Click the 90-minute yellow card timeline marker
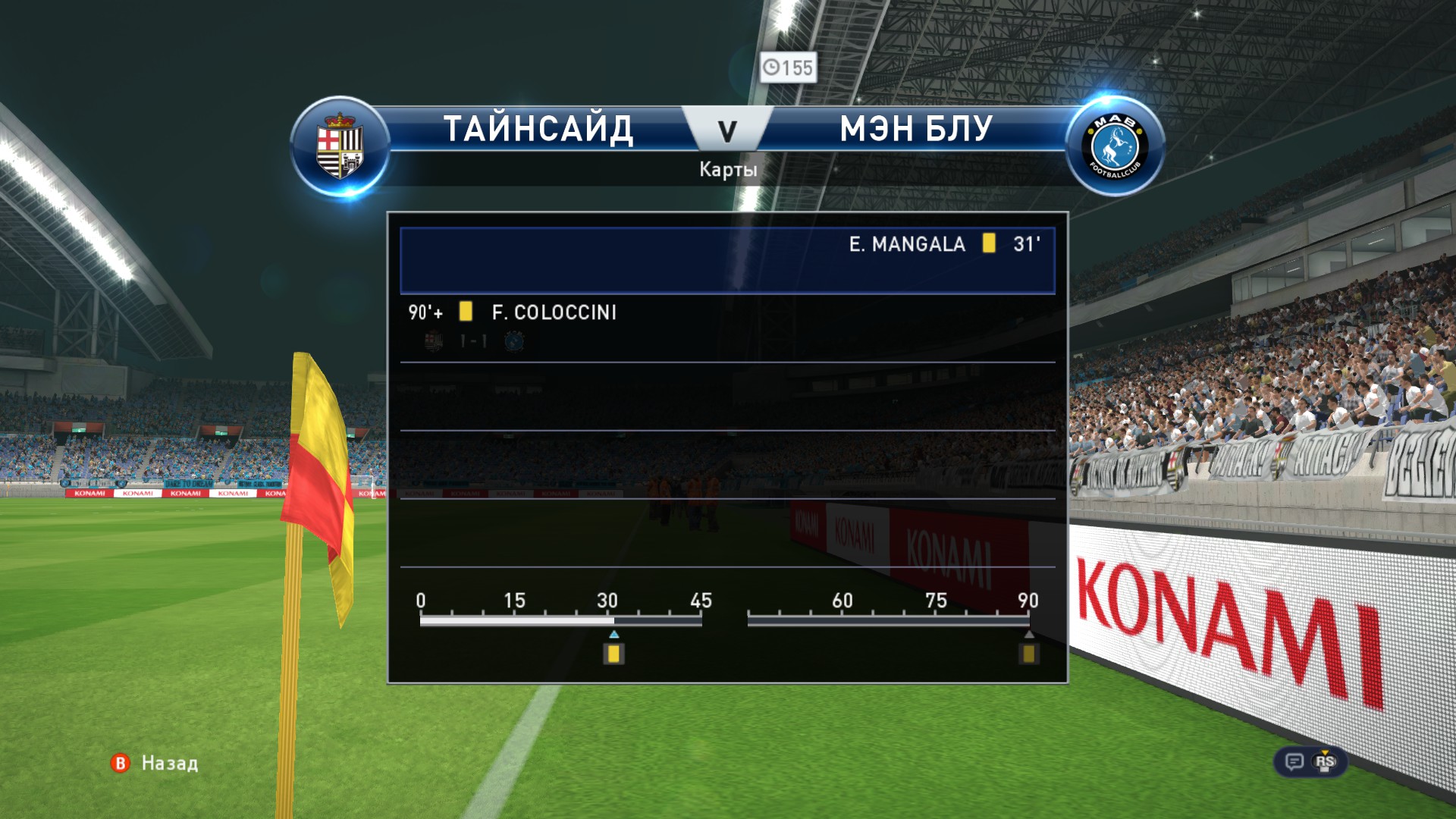 (x=1028, y=653)
